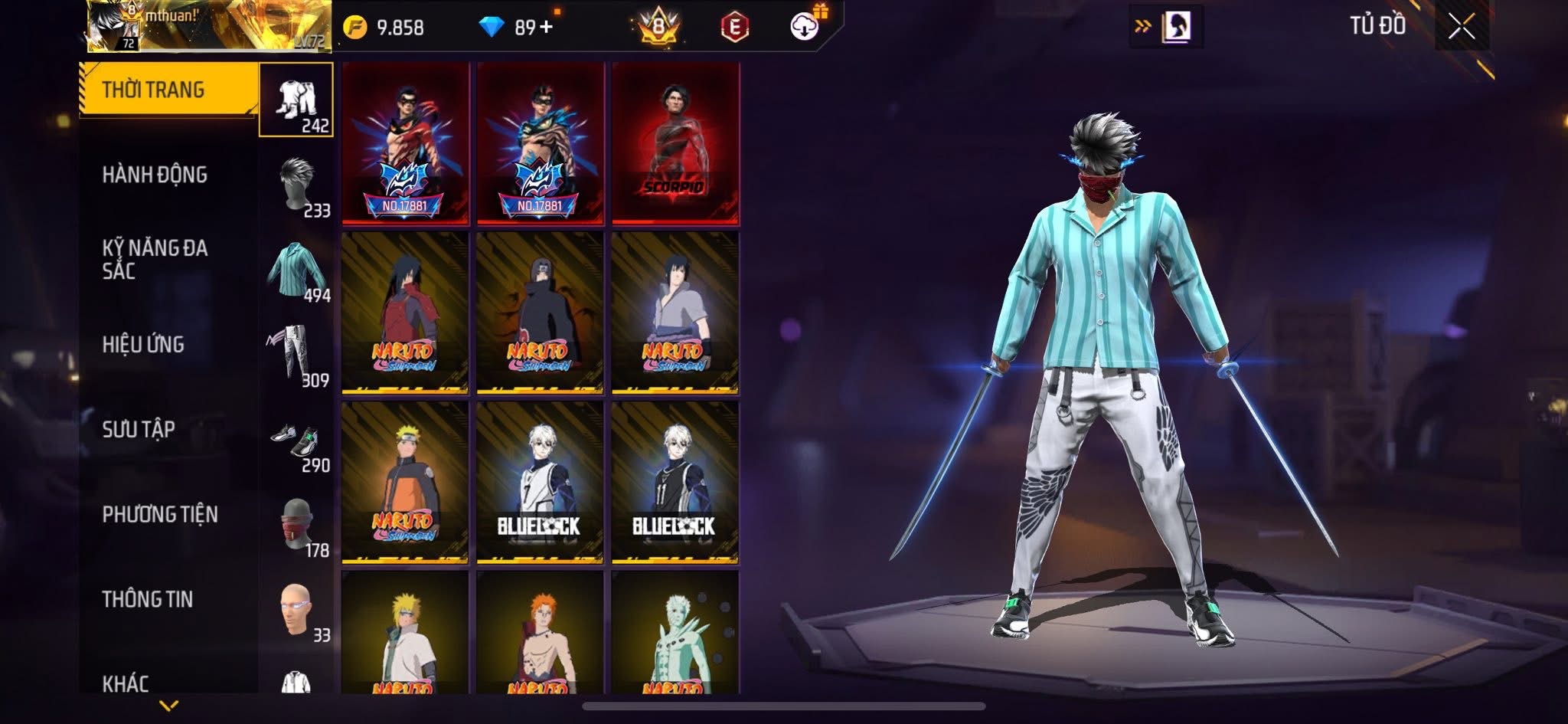Choose the SCORPIO red outfit bundle
This screenshot has height=724, width=1568.
pos(675,144)
